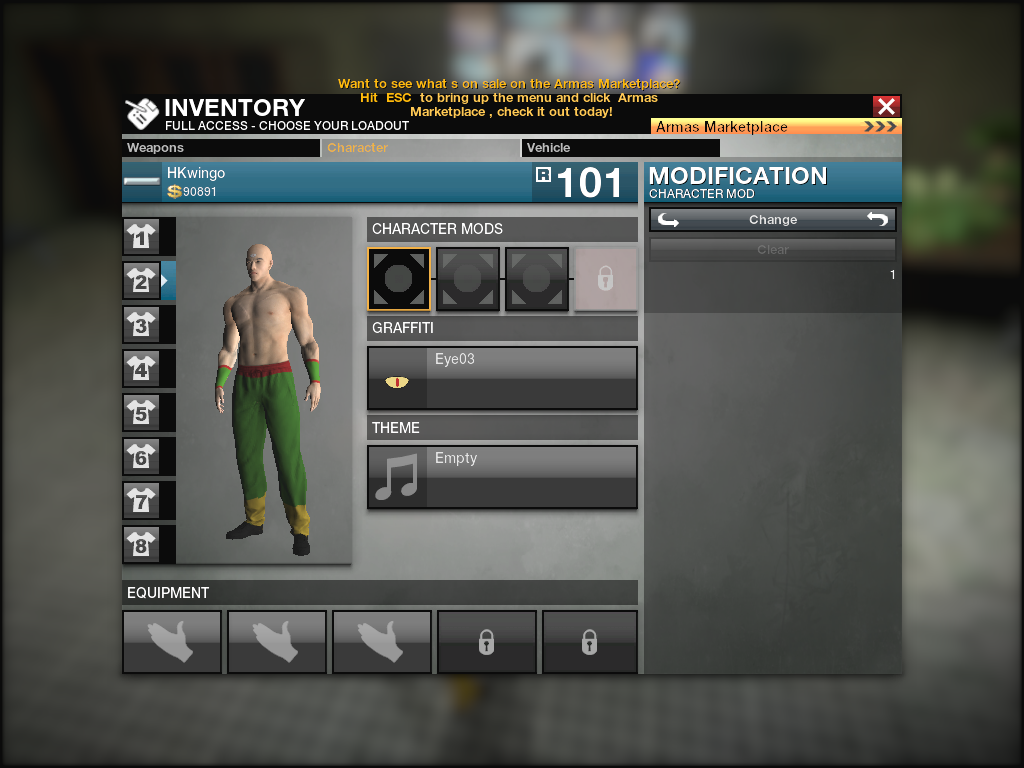Select outfit slot number 5
This screenshot has width=1024, height=768.
(140, 413)
